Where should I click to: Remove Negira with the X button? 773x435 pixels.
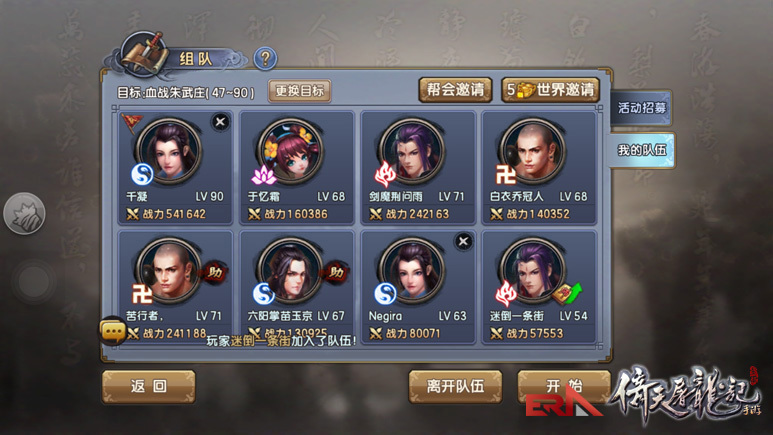(462, 241)
